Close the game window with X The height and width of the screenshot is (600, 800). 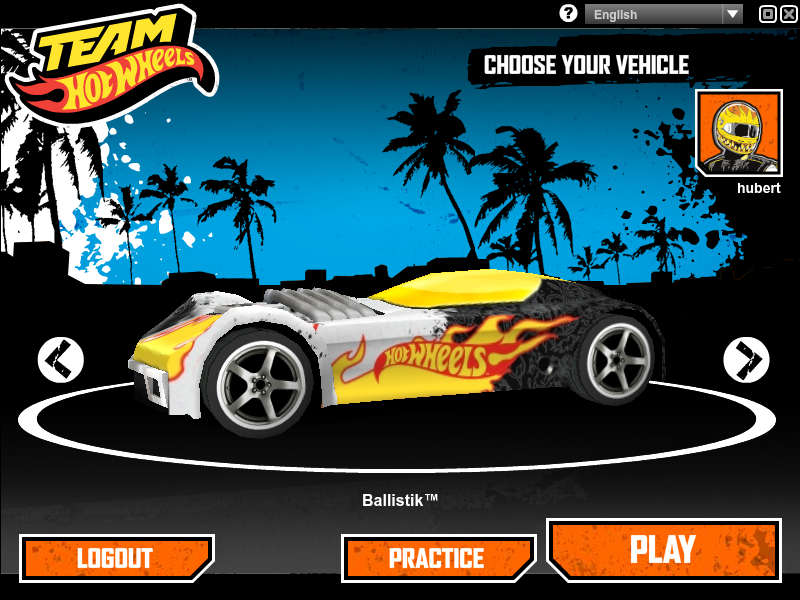pos(789,14)
